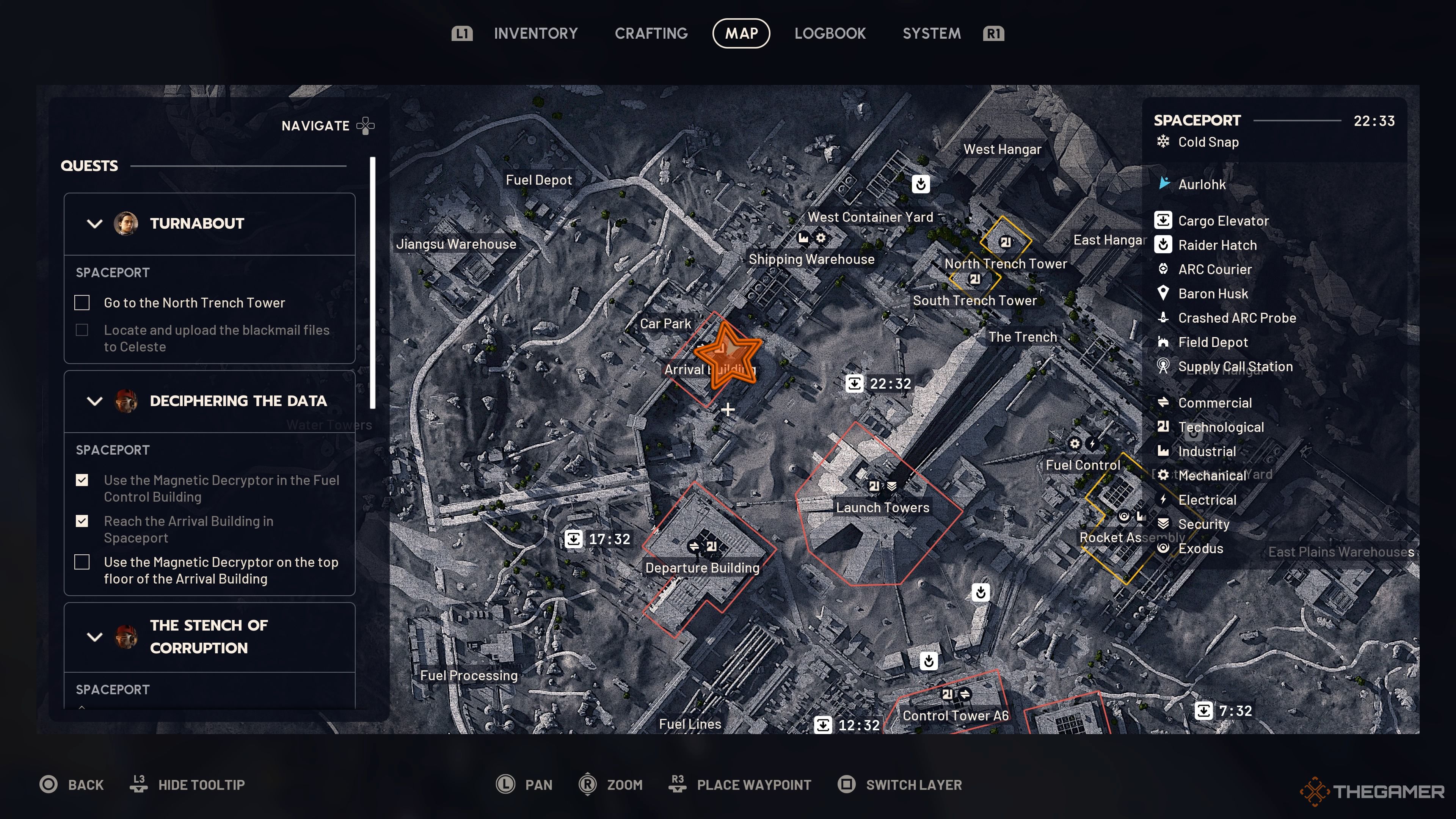The width and height of the screenshot is (1456, 819).
Task: Click the Supply Call Station legend icon
Action: 1163,366
